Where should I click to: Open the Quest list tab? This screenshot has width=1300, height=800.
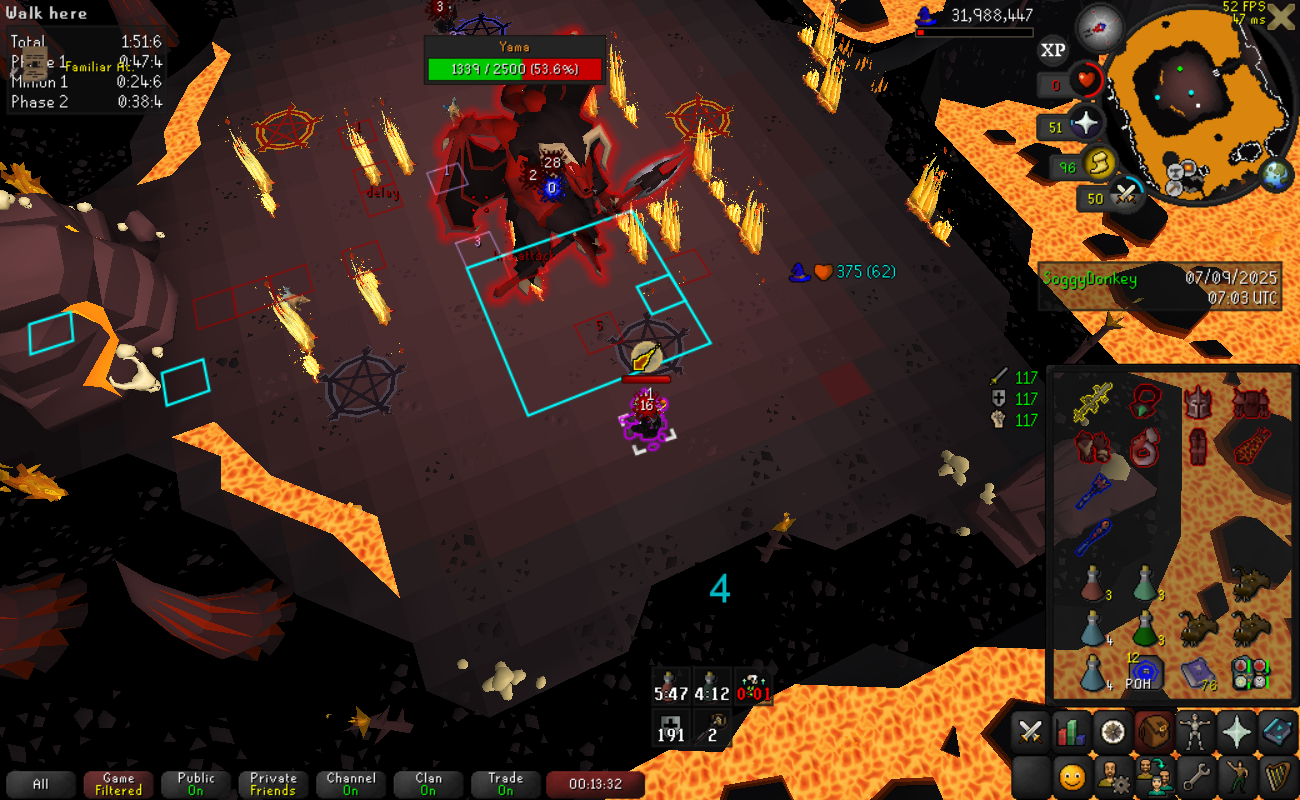coord(1112,733)
